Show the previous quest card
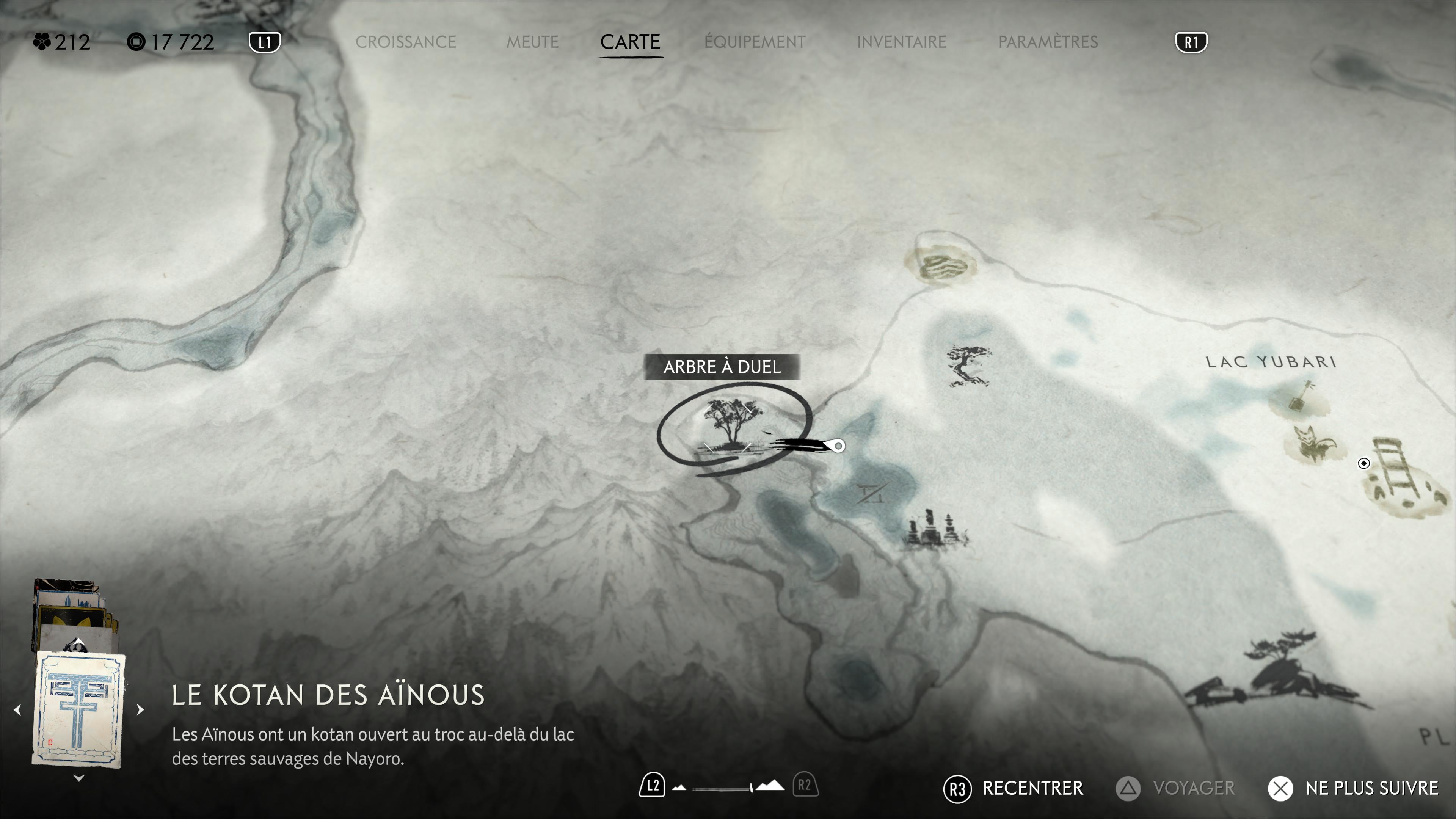Image resolution: width=1456 pixels, height=819 pixels. (17, 709)
